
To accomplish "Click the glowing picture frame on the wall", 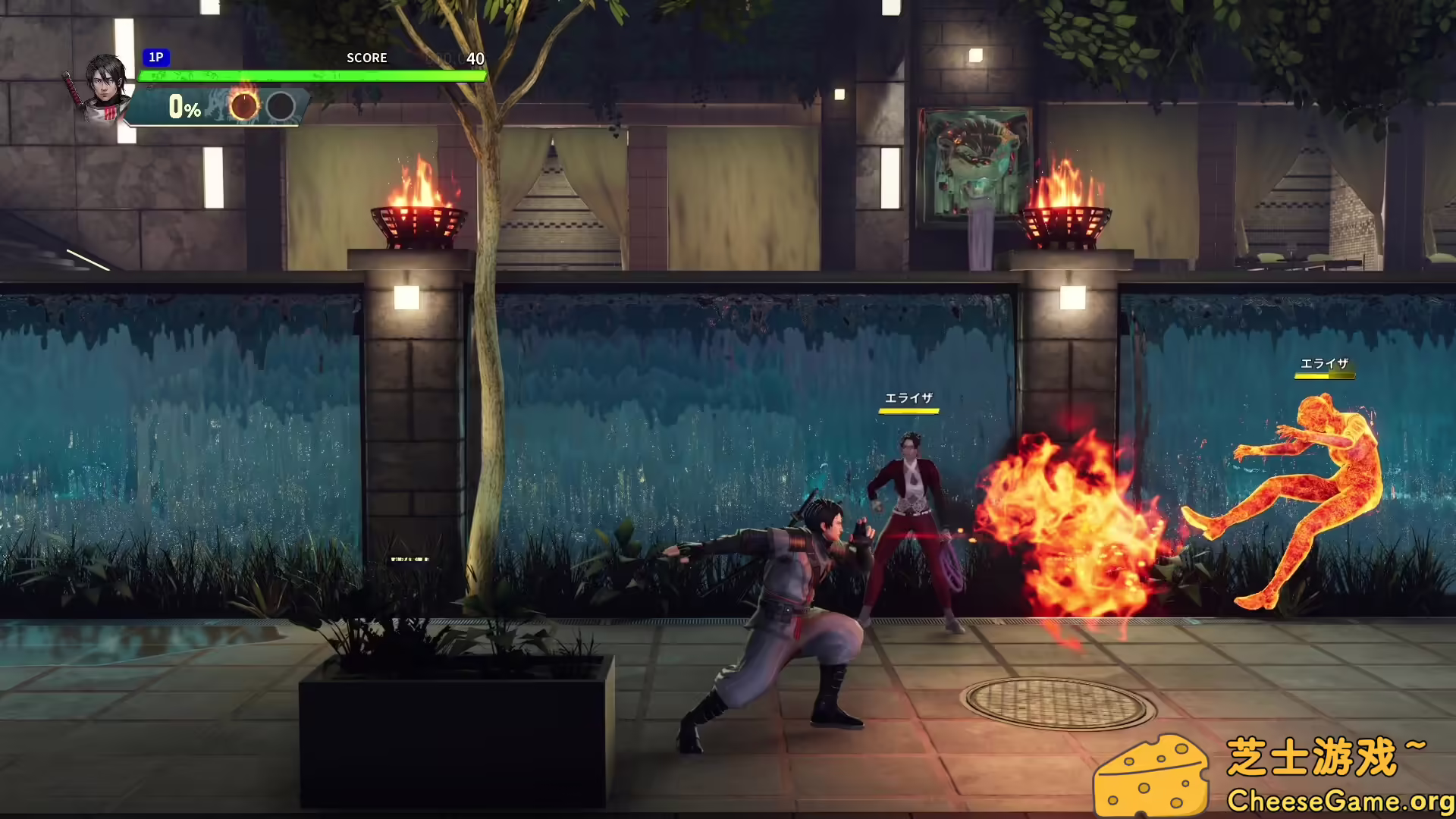I will (x=974, y=159).
